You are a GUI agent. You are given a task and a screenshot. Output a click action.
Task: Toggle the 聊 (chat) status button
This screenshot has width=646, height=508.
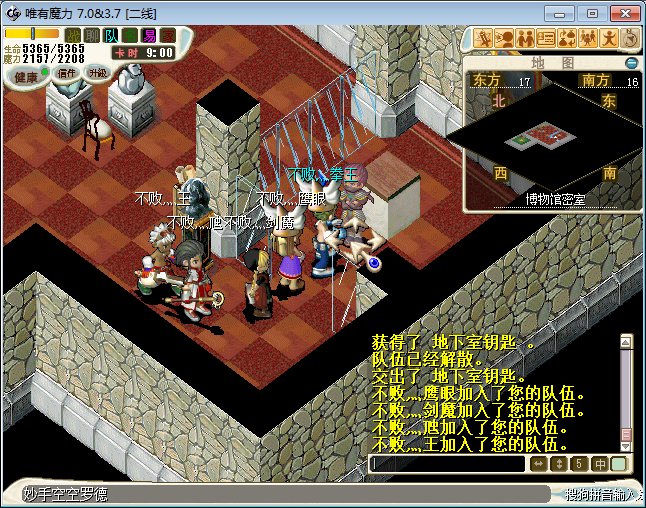point(92,35)
